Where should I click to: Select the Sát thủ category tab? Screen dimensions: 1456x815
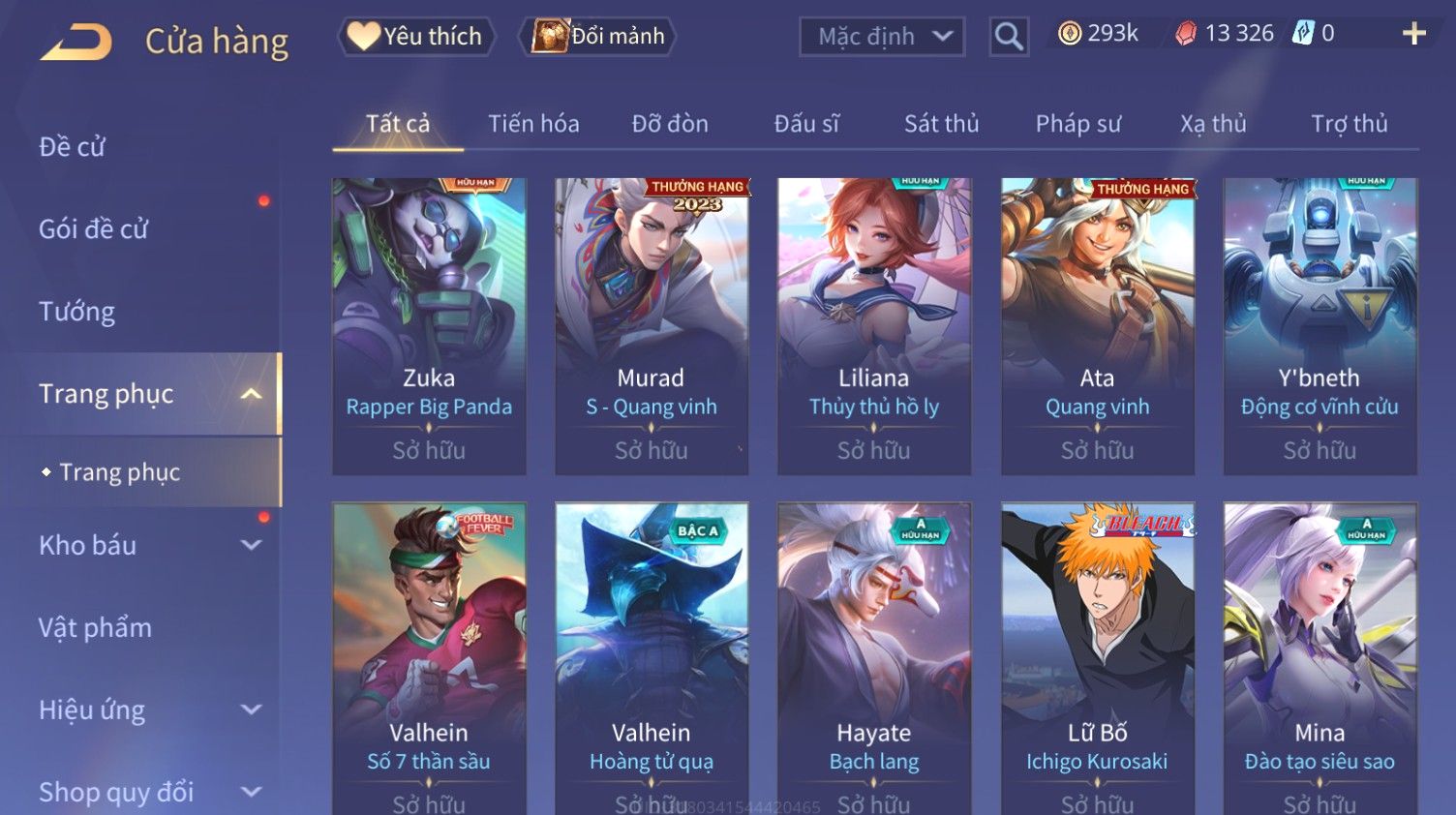(941, 124)
